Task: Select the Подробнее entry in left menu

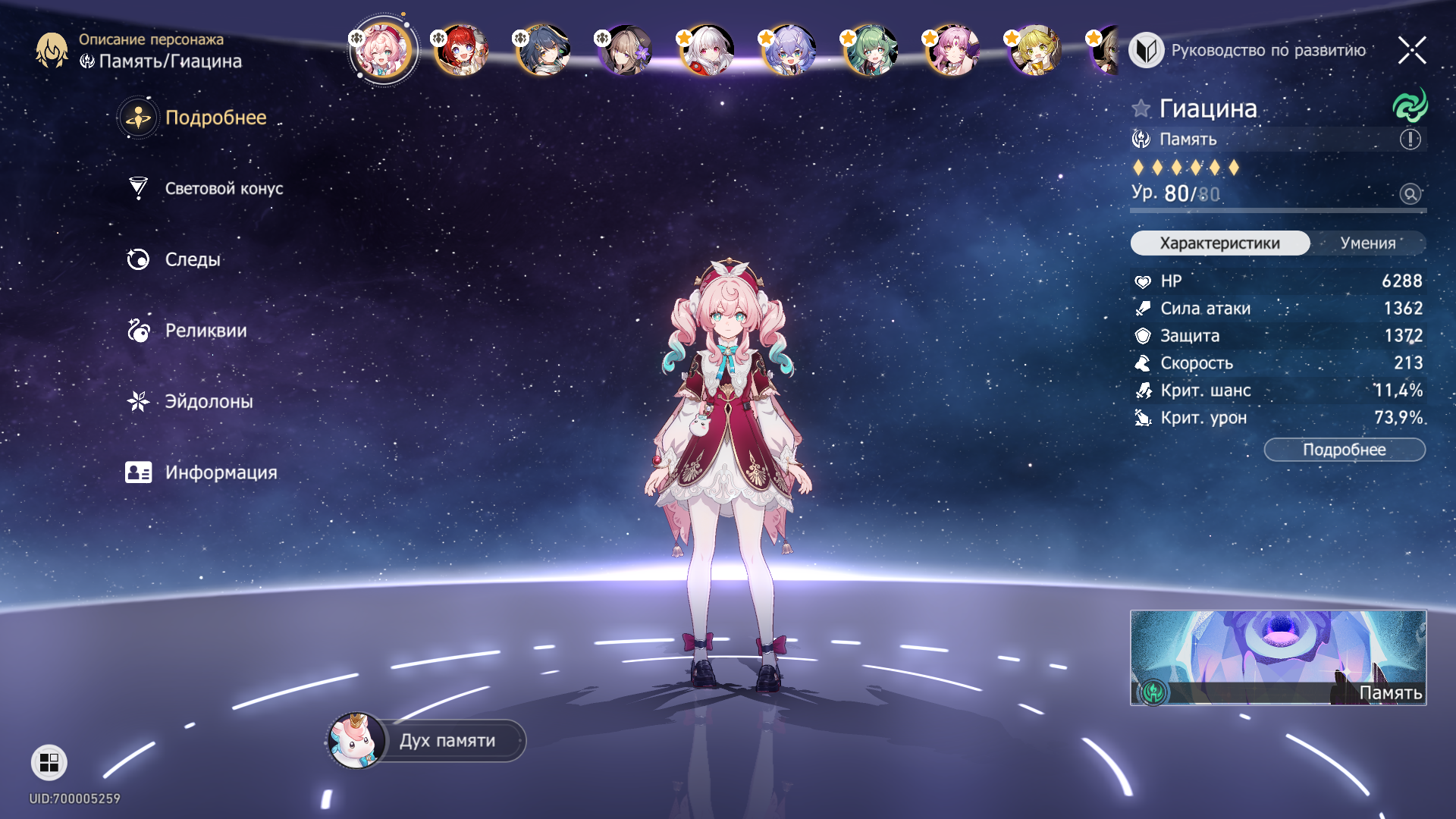Action: point(215,118)
